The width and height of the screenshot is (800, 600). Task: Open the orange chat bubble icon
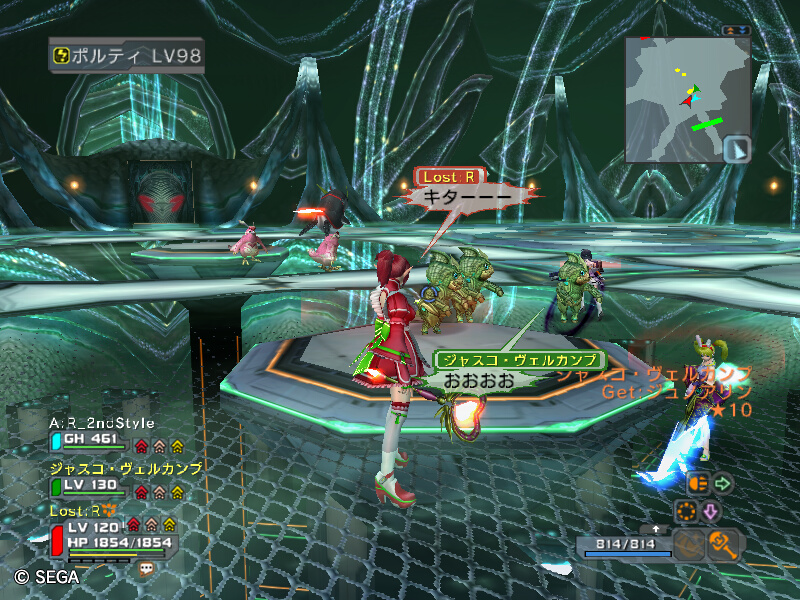[x=147, y=567]
